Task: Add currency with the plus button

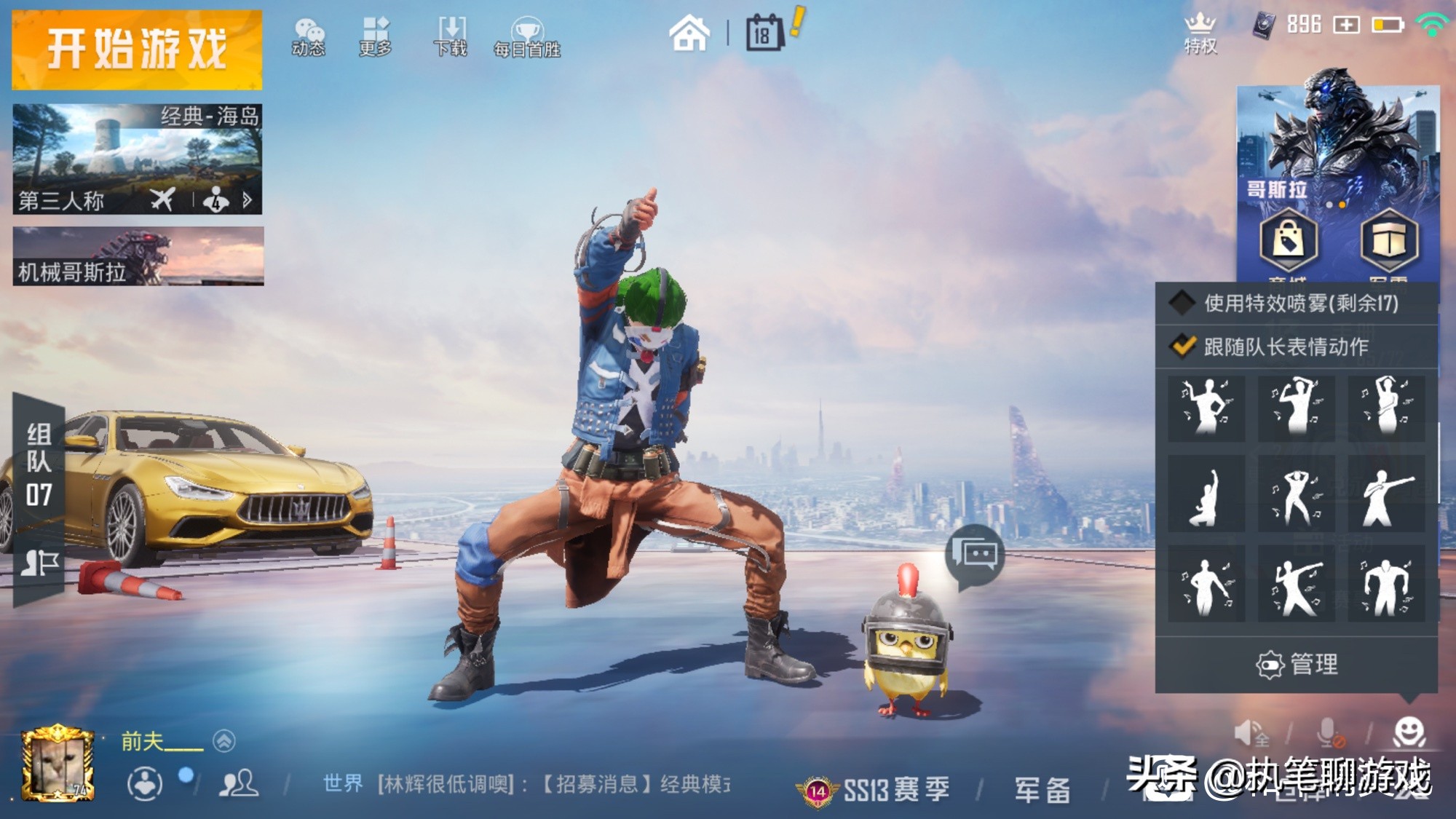Action: point(1346,25)
